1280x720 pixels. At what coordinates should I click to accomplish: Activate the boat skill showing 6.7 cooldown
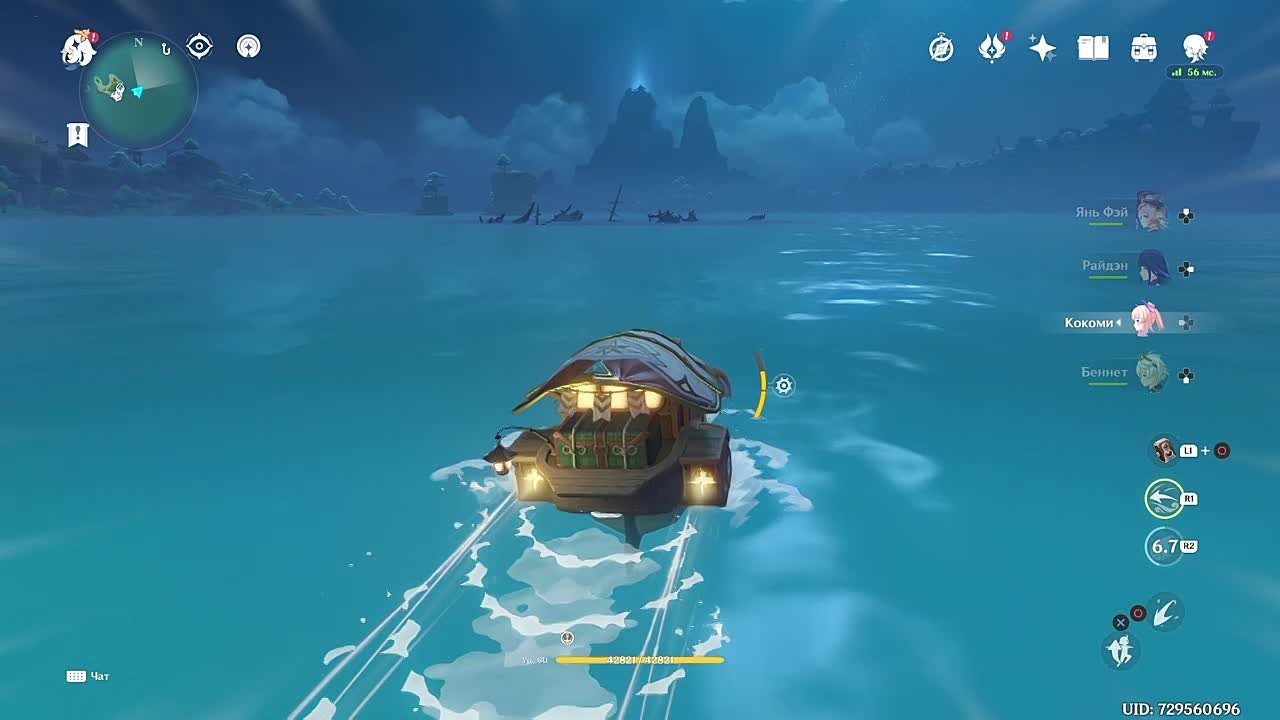pos(1164,546)
